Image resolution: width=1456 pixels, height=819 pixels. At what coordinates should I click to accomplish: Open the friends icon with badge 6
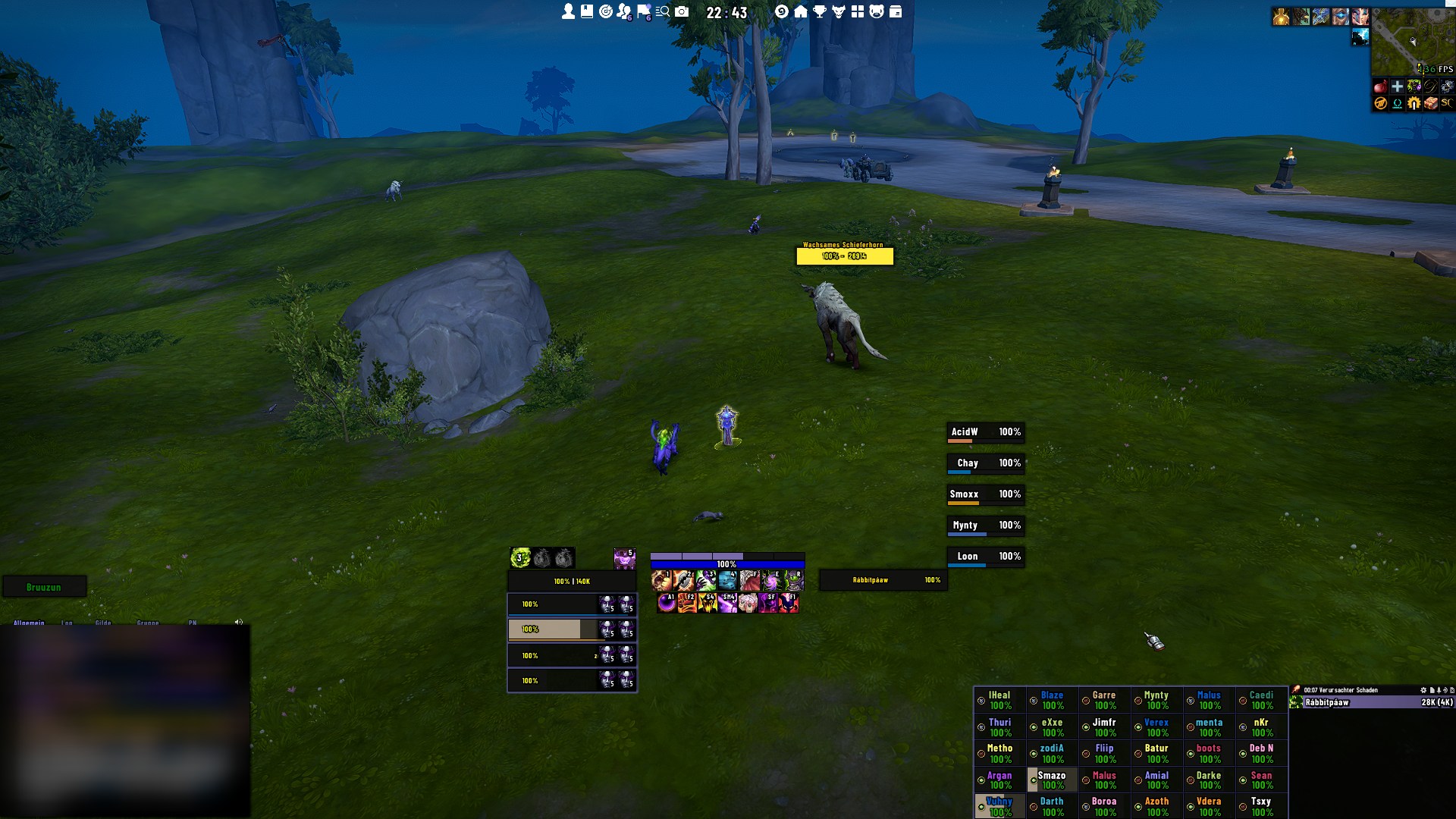click(x=624, y=11)
